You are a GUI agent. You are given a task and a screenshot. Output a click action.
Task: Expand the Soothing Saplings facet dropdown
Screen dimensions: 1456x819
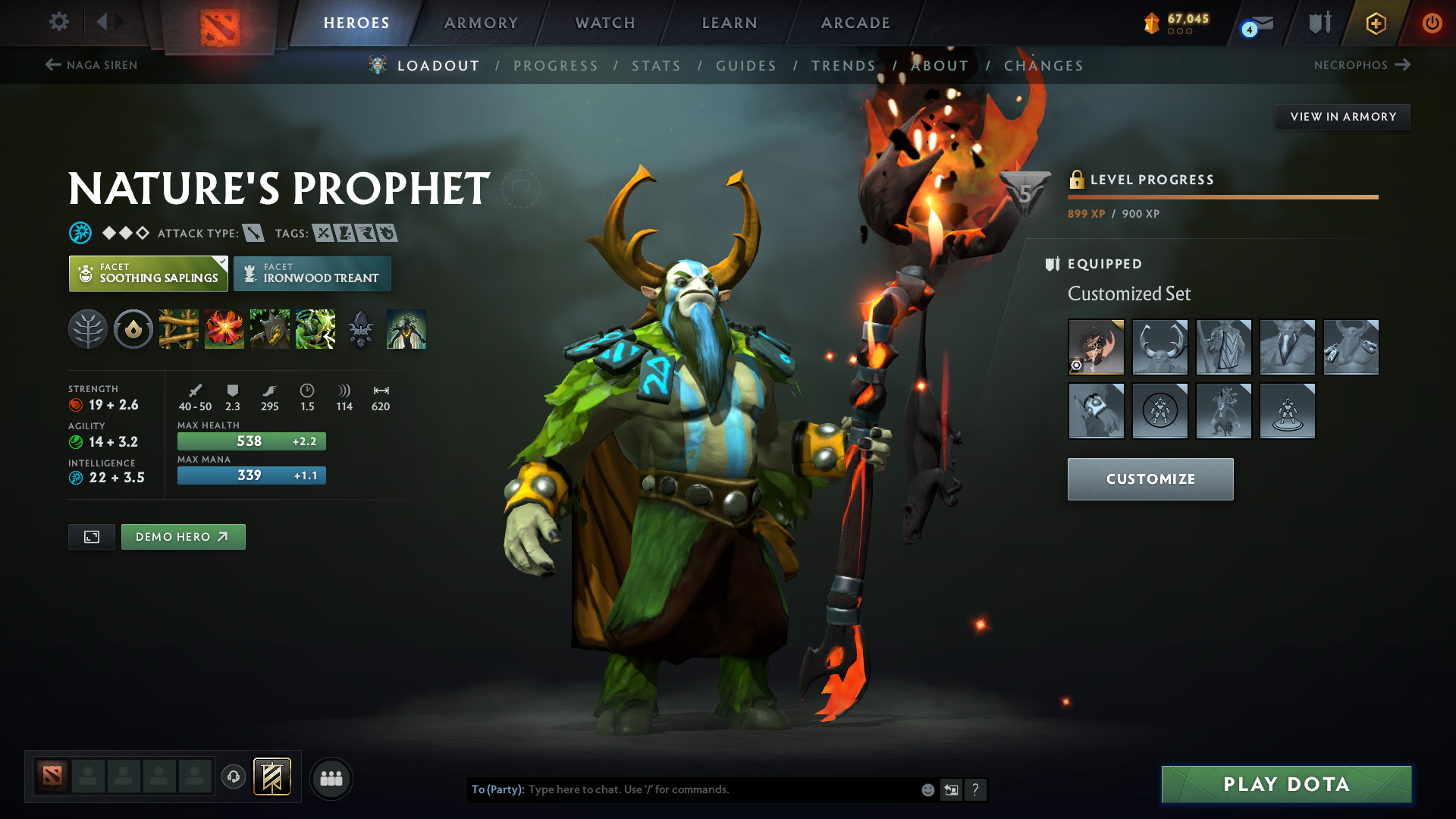[221, 263]
